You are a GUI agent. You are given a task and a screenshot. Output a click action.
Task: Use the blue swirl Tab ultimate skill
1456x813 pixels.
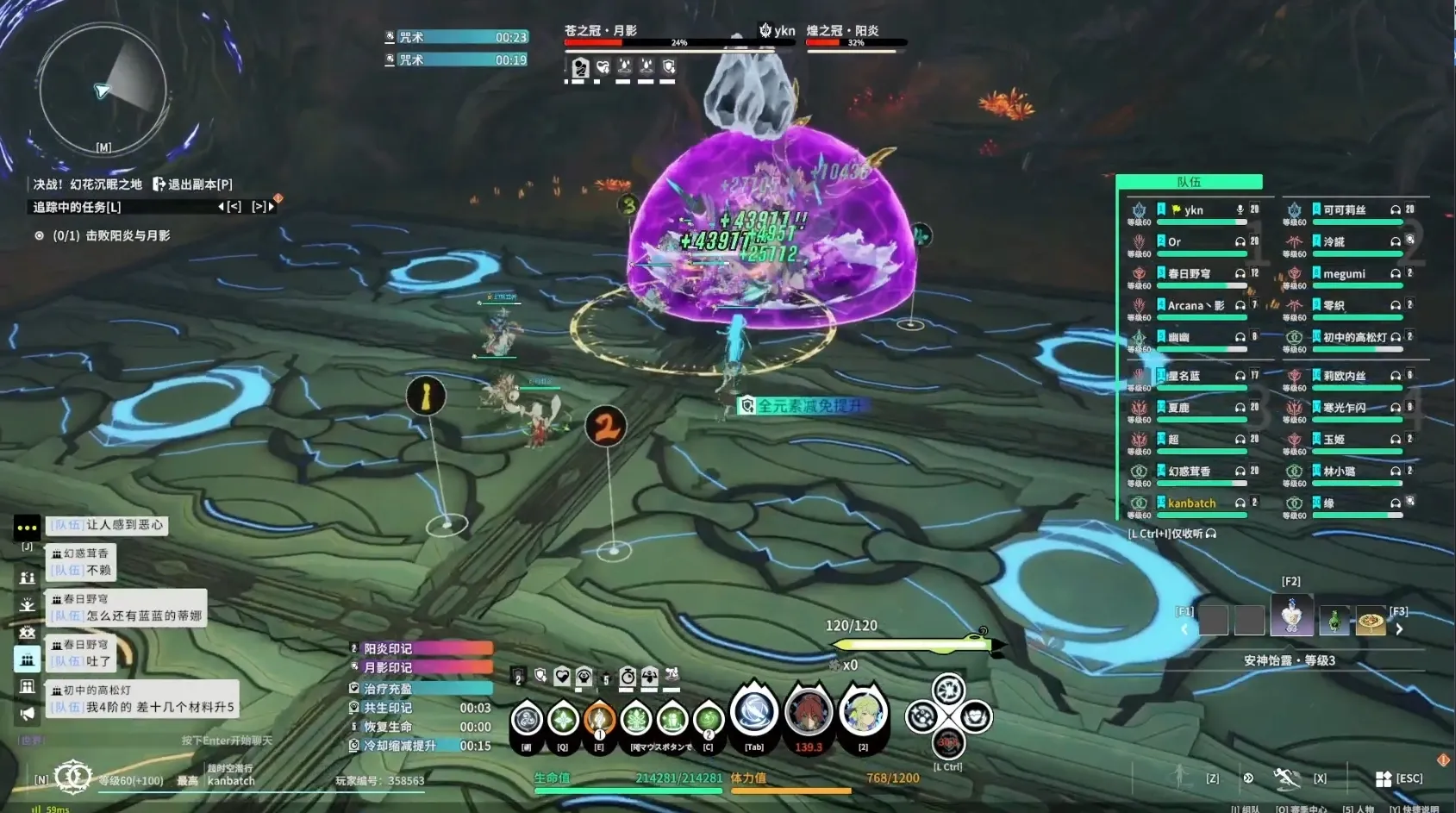[x=753, y=714]
